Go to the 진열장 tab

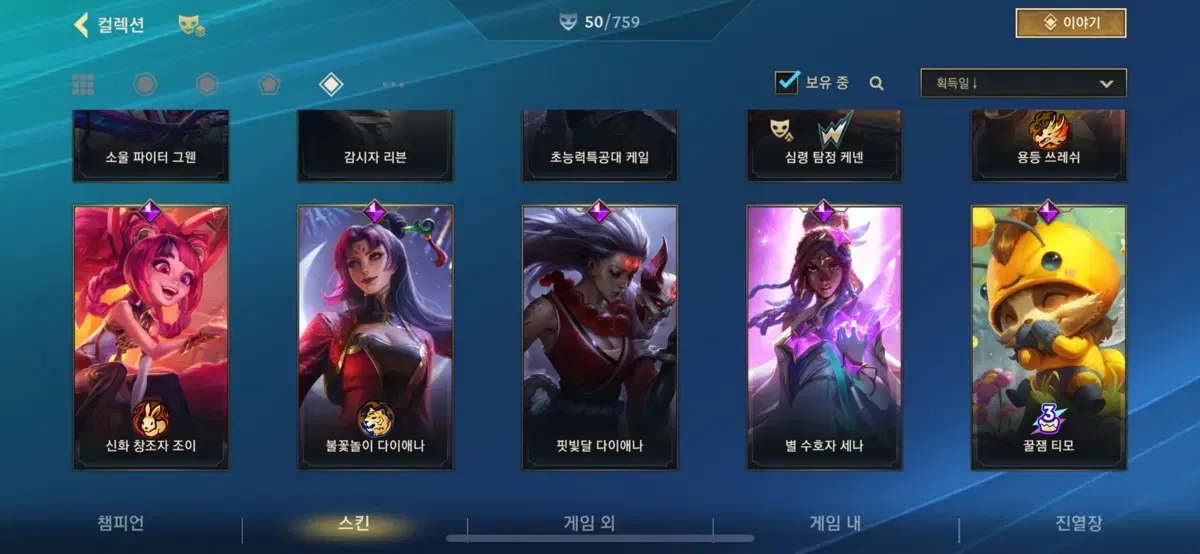point(1079,523)
